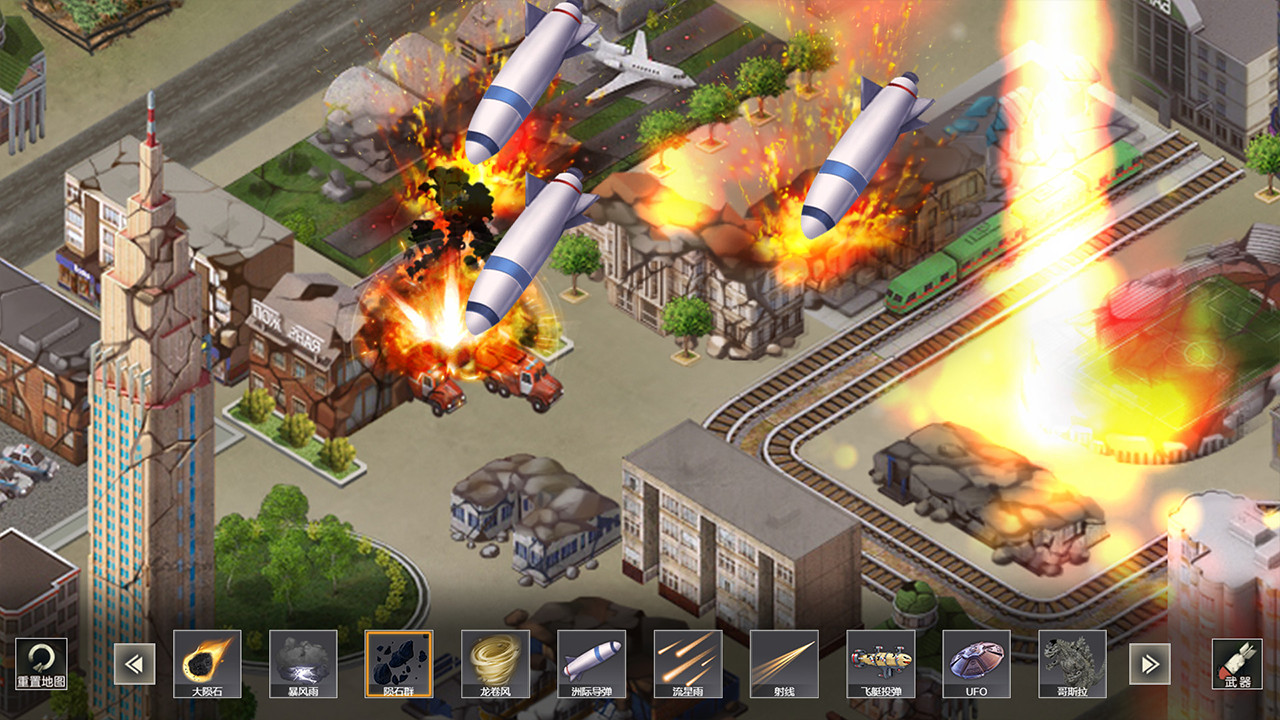
Task: Select the 陨石群 meteor swarm slot
Action: [399, 663]
